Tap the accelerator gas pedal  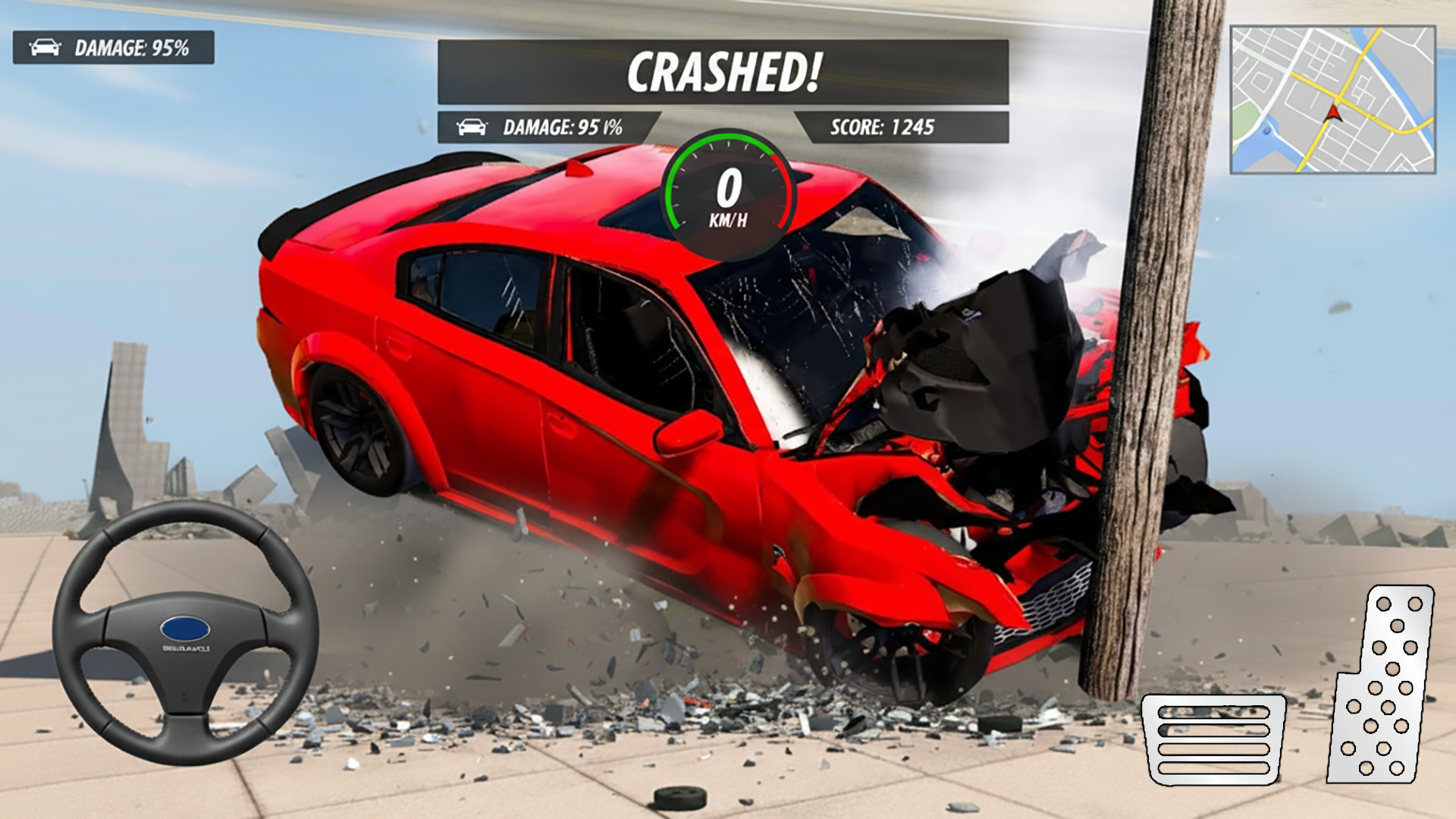[x=1382, y=686]
